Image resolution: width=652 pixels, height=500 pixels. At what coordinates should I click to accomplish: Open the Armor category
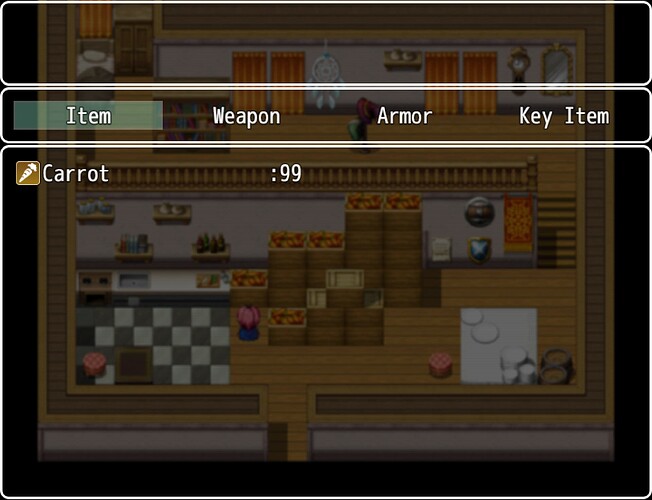(x=404, y=116)
